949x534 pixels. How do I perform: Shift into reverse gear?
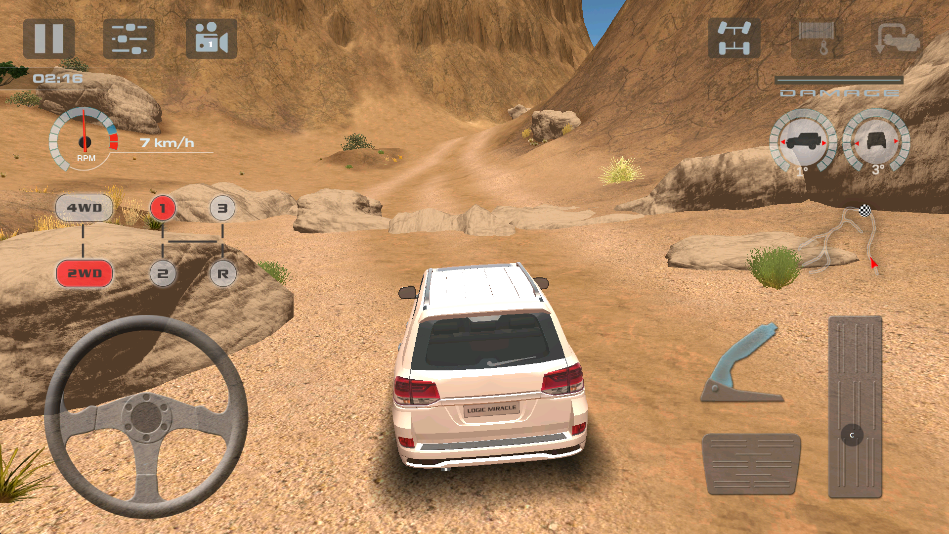[x=223, y=272]
